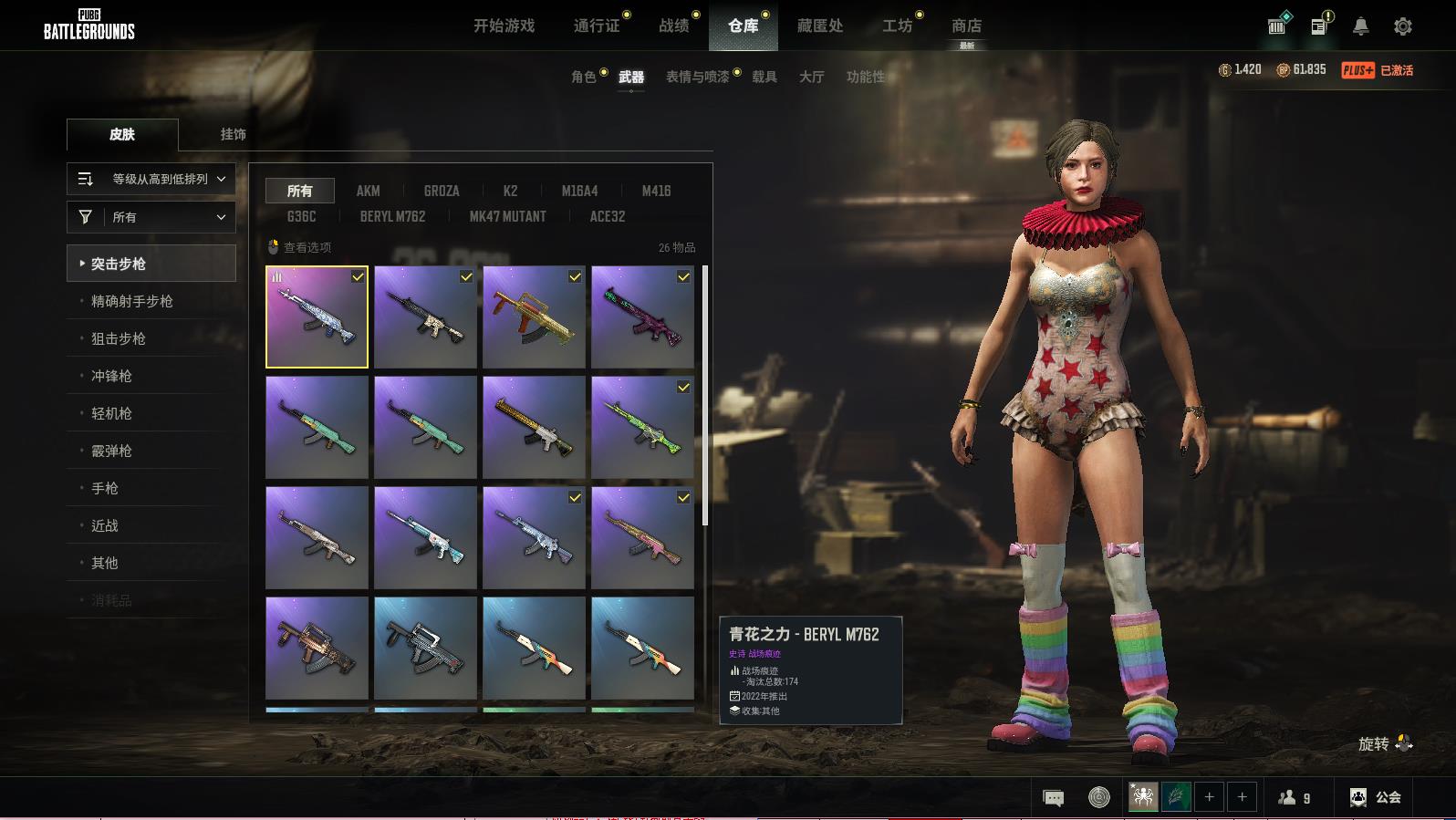Image resolution: width=1456 pixels, height=820 pixels.
Task: Switch to the 通行证 pass tab
Action: 597,26
